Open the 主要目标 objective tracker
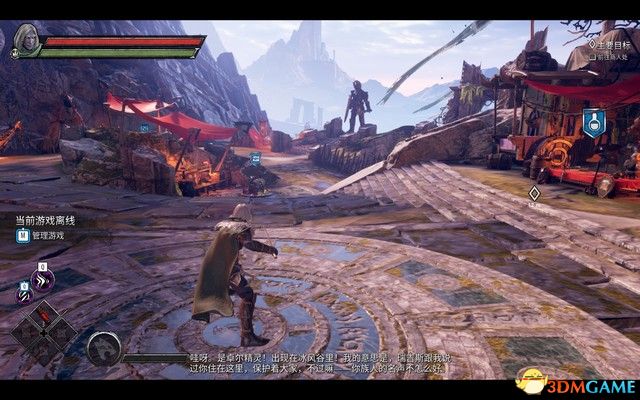Image resolution: width=640 pixels, height=400 pixels. pos(612,45)
